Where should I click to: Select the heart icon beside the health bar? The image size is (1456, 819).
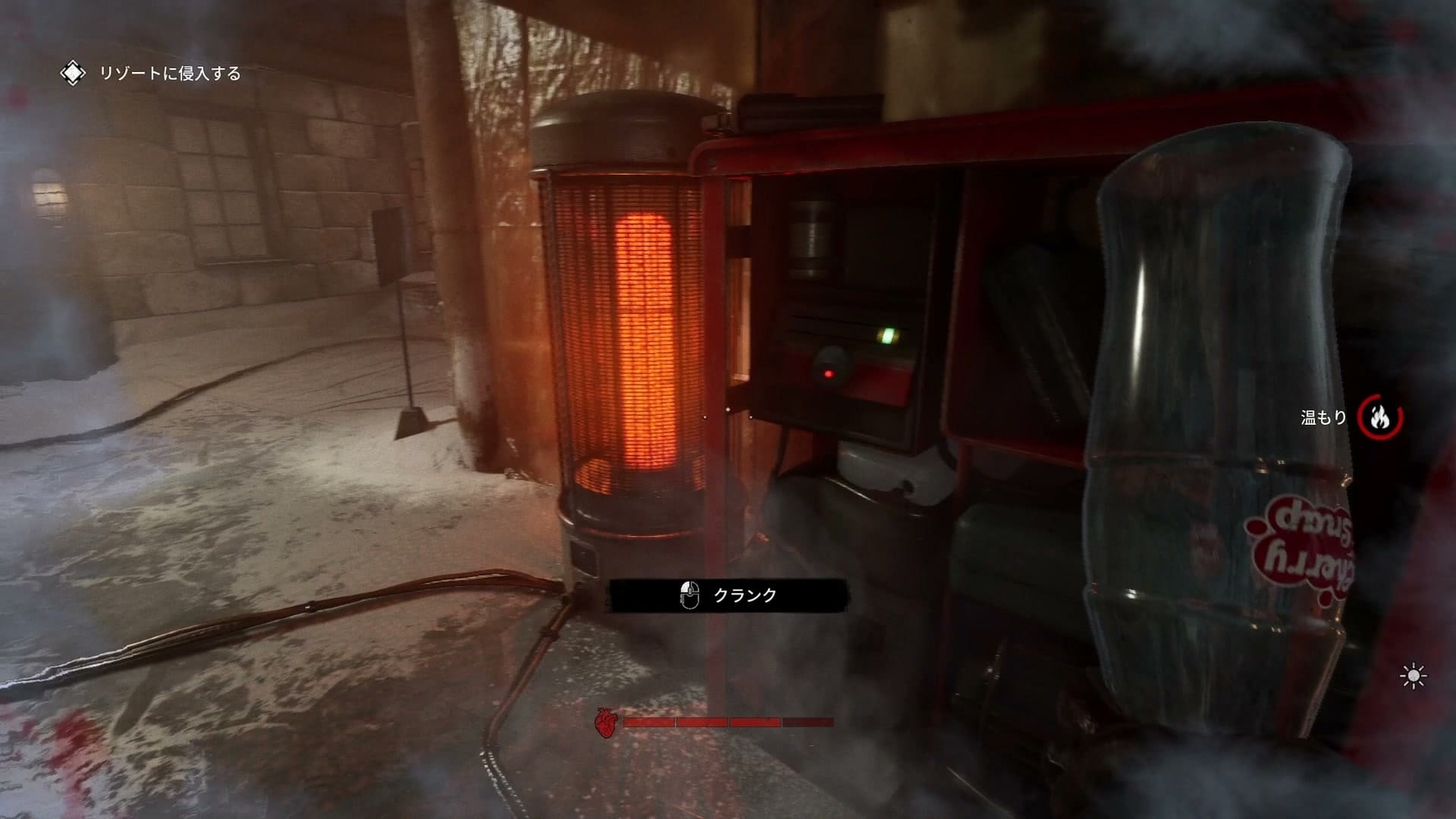[606, 722]
